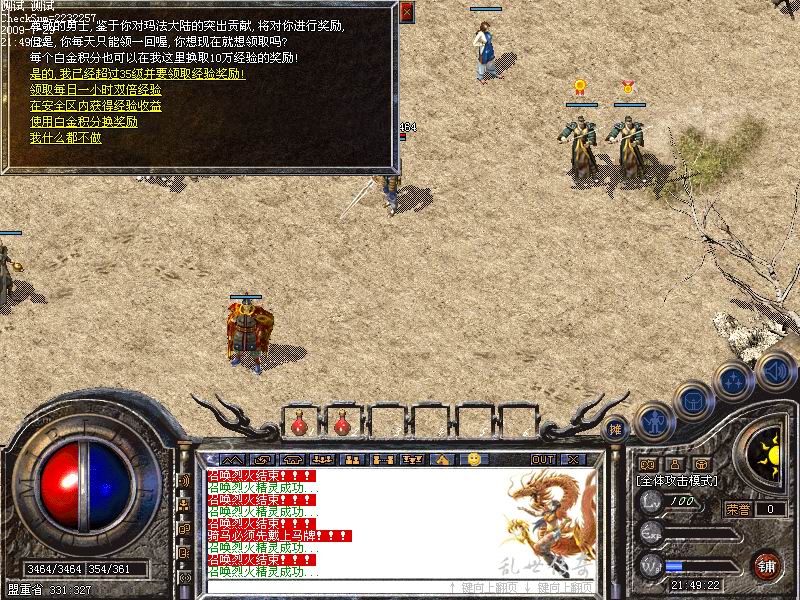The width and height of the screenshot is (800, 600).
Task: Close the NPC dialogue window
Action: coord(406,13)
